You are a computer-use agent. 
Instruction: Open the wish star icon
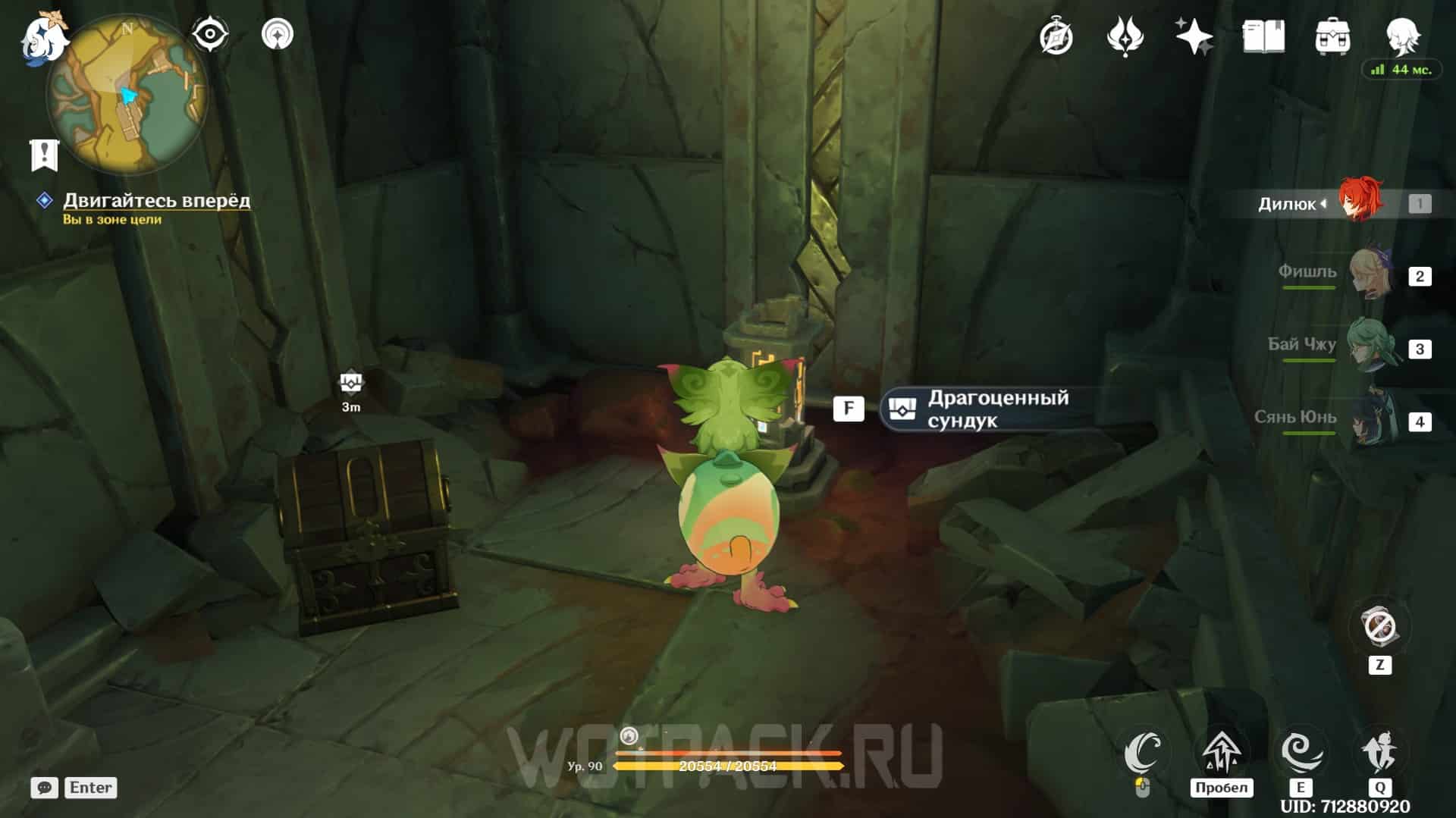pyautogui.click(x=1194, y=36)
